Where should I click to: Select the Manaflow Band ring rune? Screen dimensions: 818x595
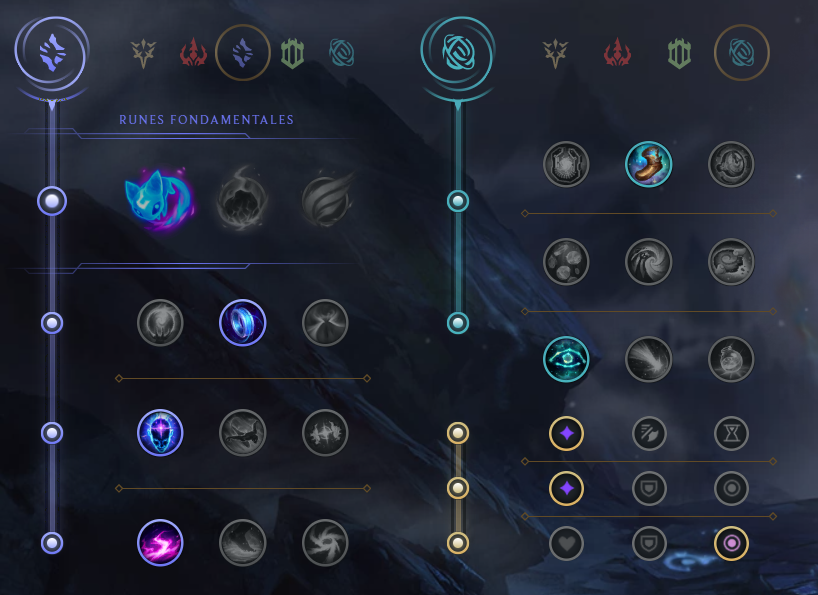point(243,323)
